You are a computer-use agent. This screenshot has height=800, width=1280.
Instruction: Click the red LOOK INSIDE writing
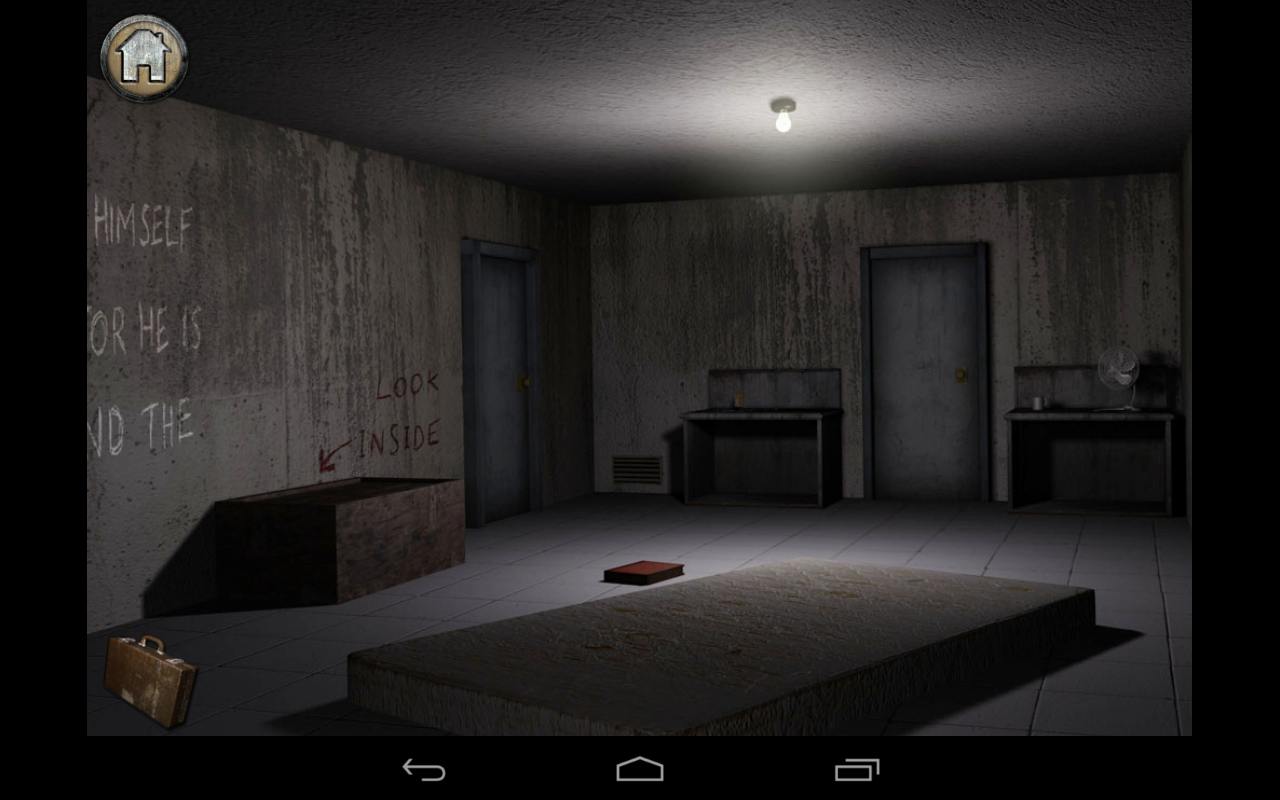point(405,410)
